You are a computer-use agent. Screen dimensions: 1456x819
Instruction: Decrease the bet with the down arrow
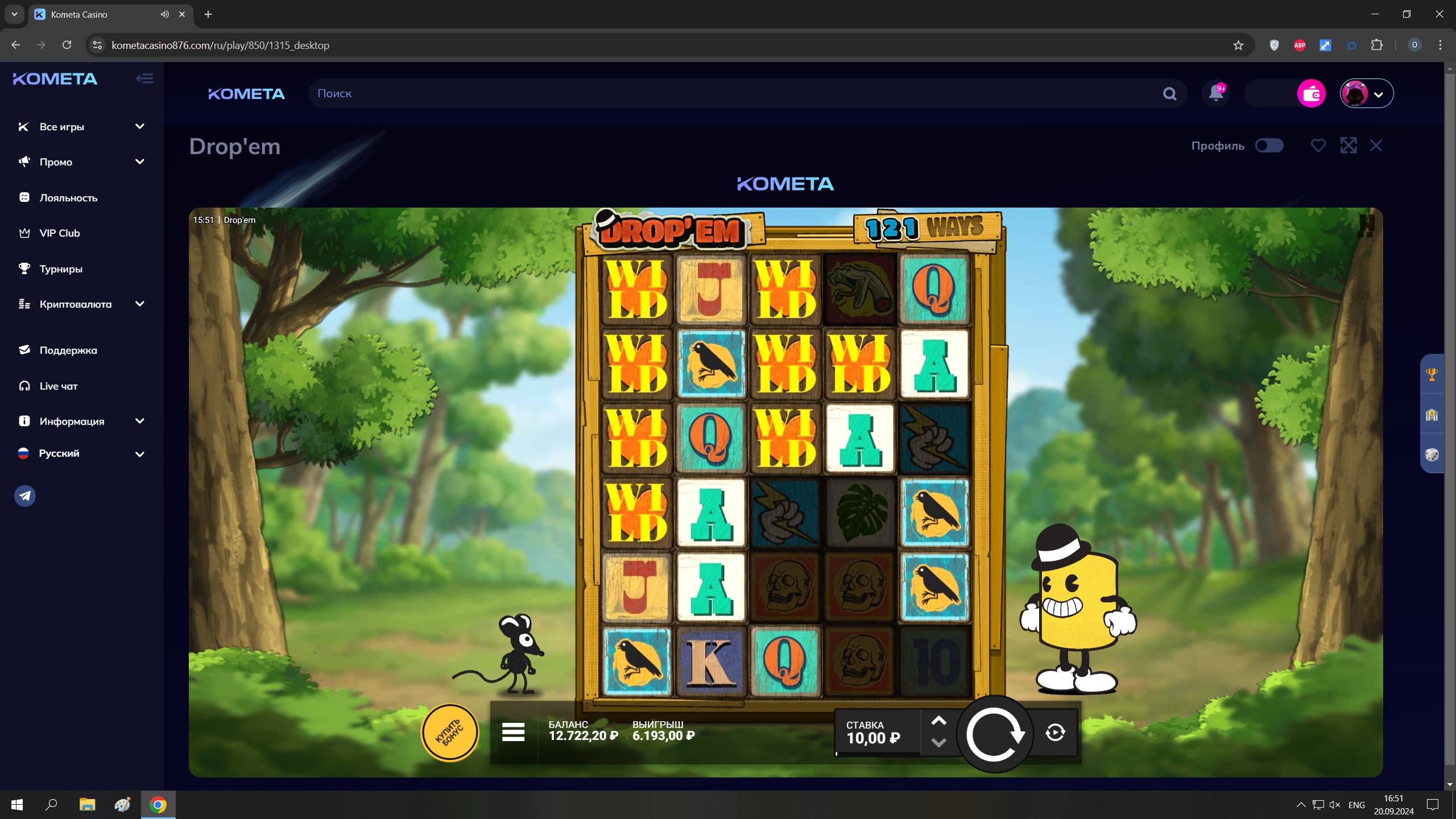(938, 743)
